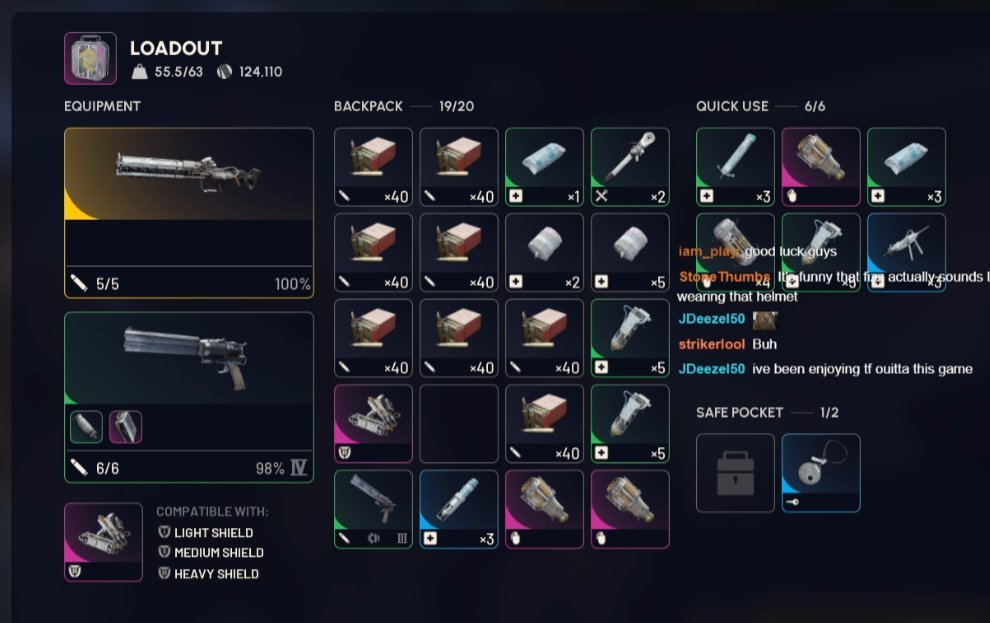Select the blue syringe item showing x3
The image size is (990, 623).
[459, 509]
